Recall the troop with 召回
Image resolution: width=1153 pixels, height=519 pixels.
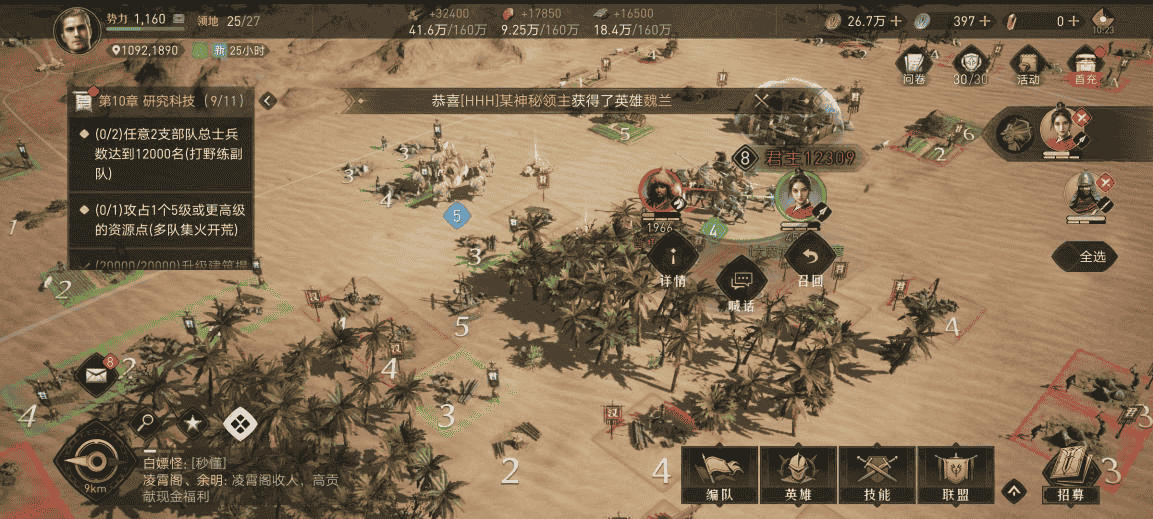[x=809, y=263]
